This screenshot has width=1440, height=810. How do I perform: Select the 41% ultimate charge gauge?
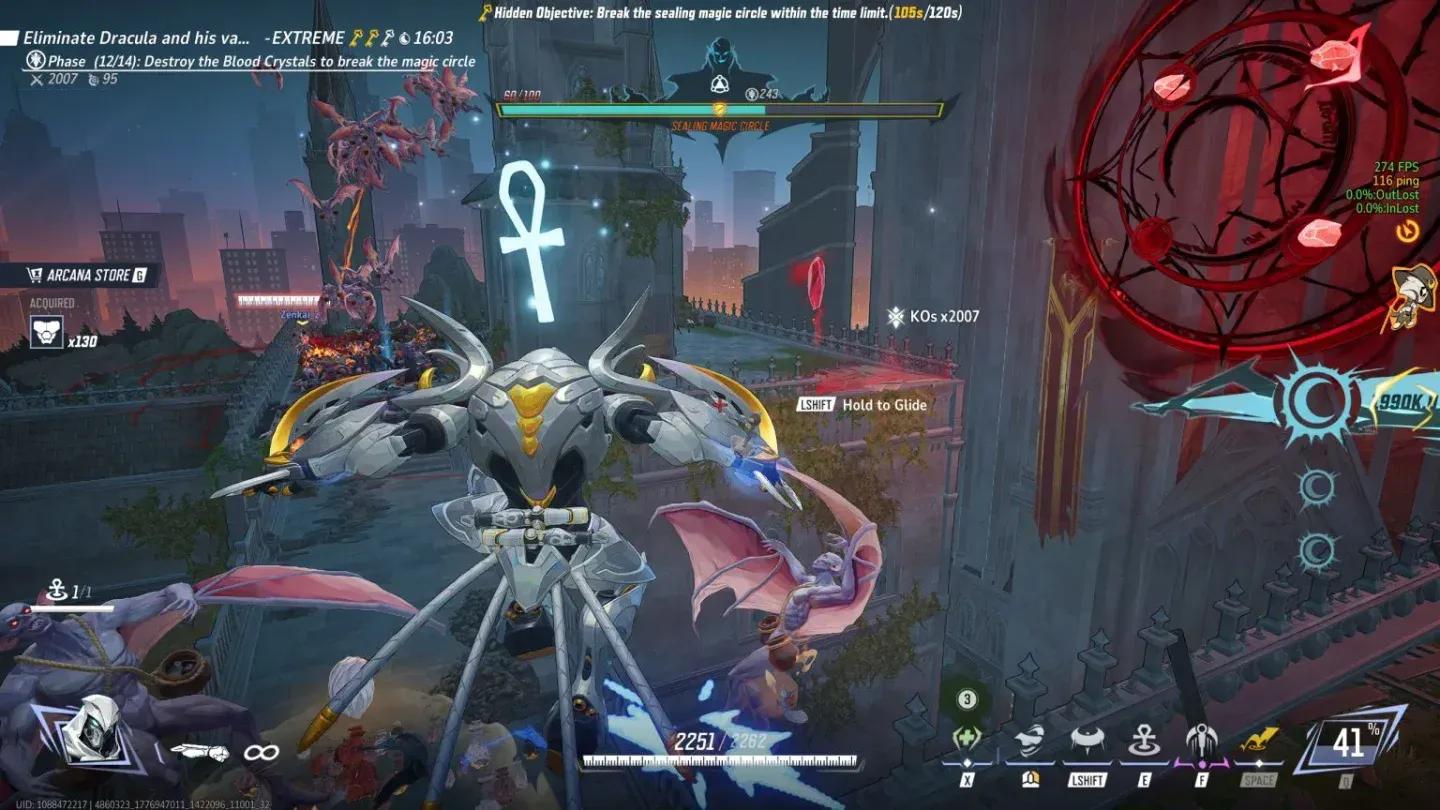1348,743
